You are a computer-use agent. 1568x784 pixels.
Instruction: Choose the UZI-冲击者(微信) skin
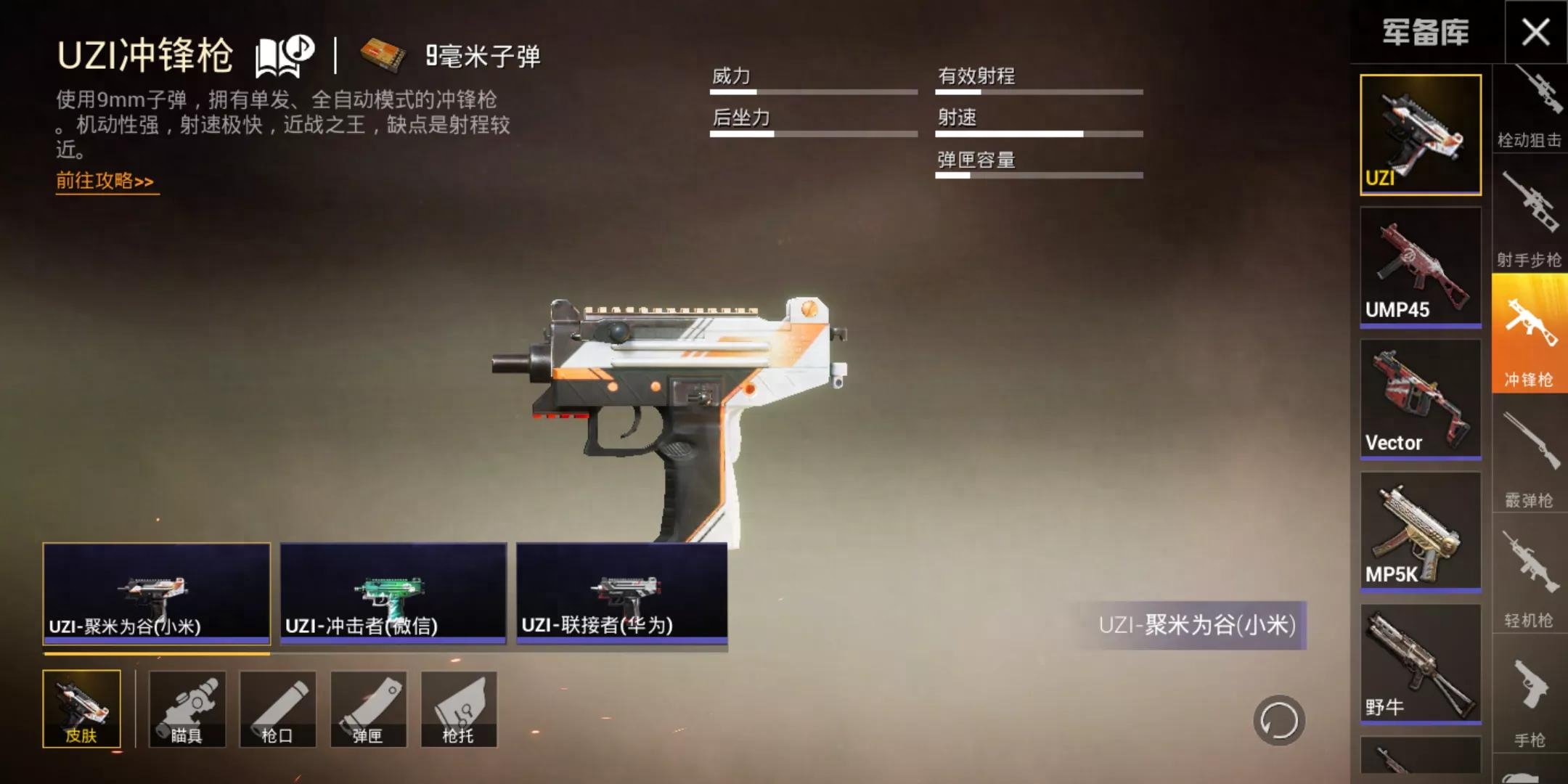pyautogui.click(x=393, y=593)
